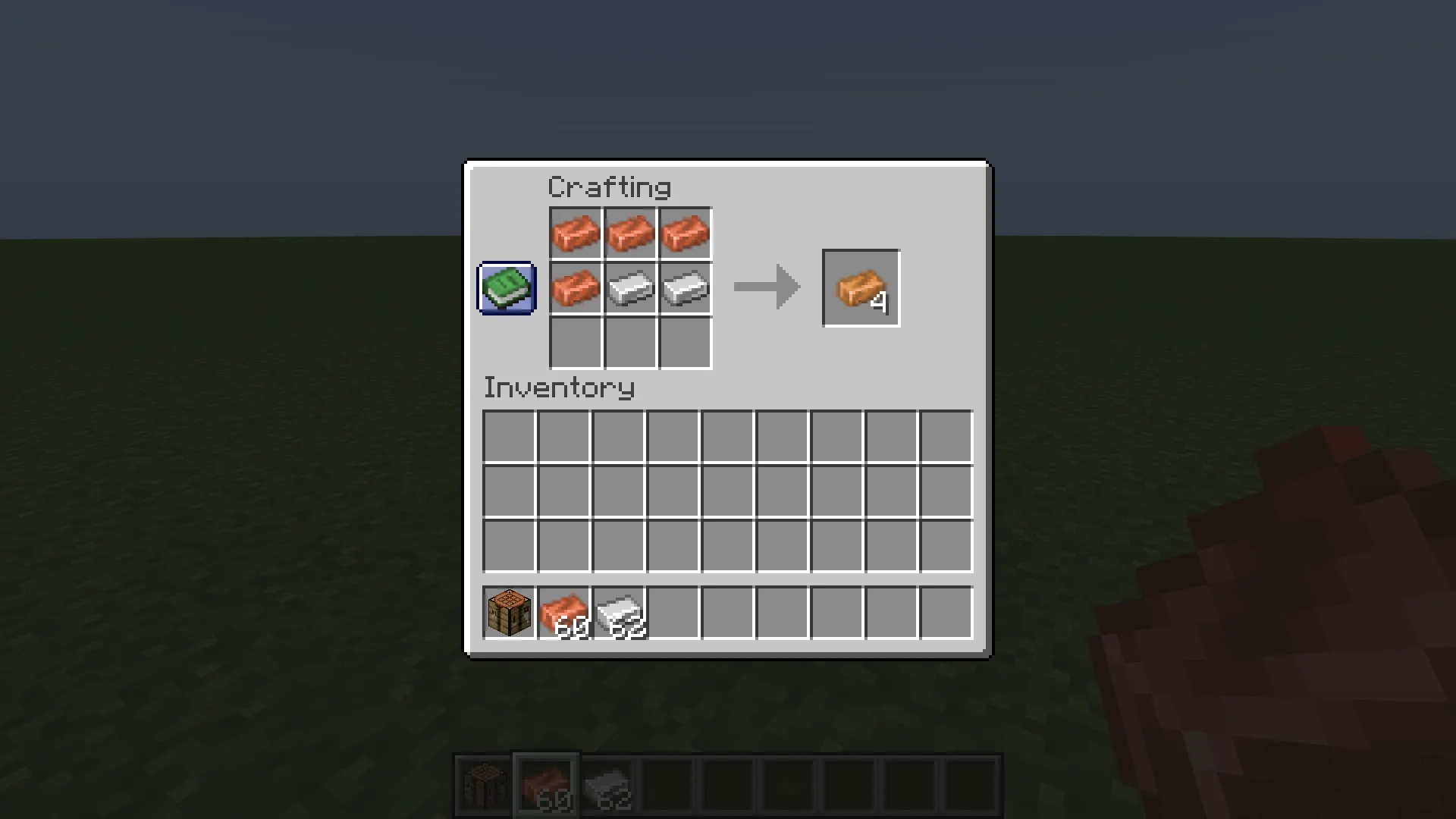Select the copper ingot in top-middle grid slot
The width and height of the screenshot is (1456, 819).
630,233
